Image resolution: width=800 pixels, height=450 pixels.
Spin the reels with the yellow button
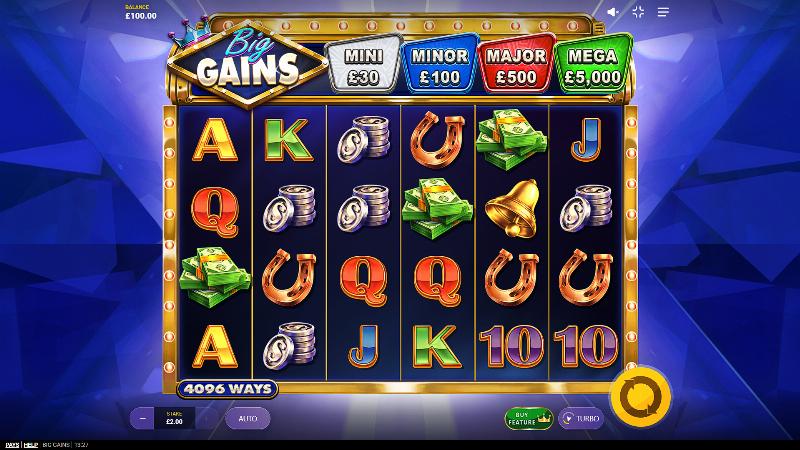coord(639,397)
